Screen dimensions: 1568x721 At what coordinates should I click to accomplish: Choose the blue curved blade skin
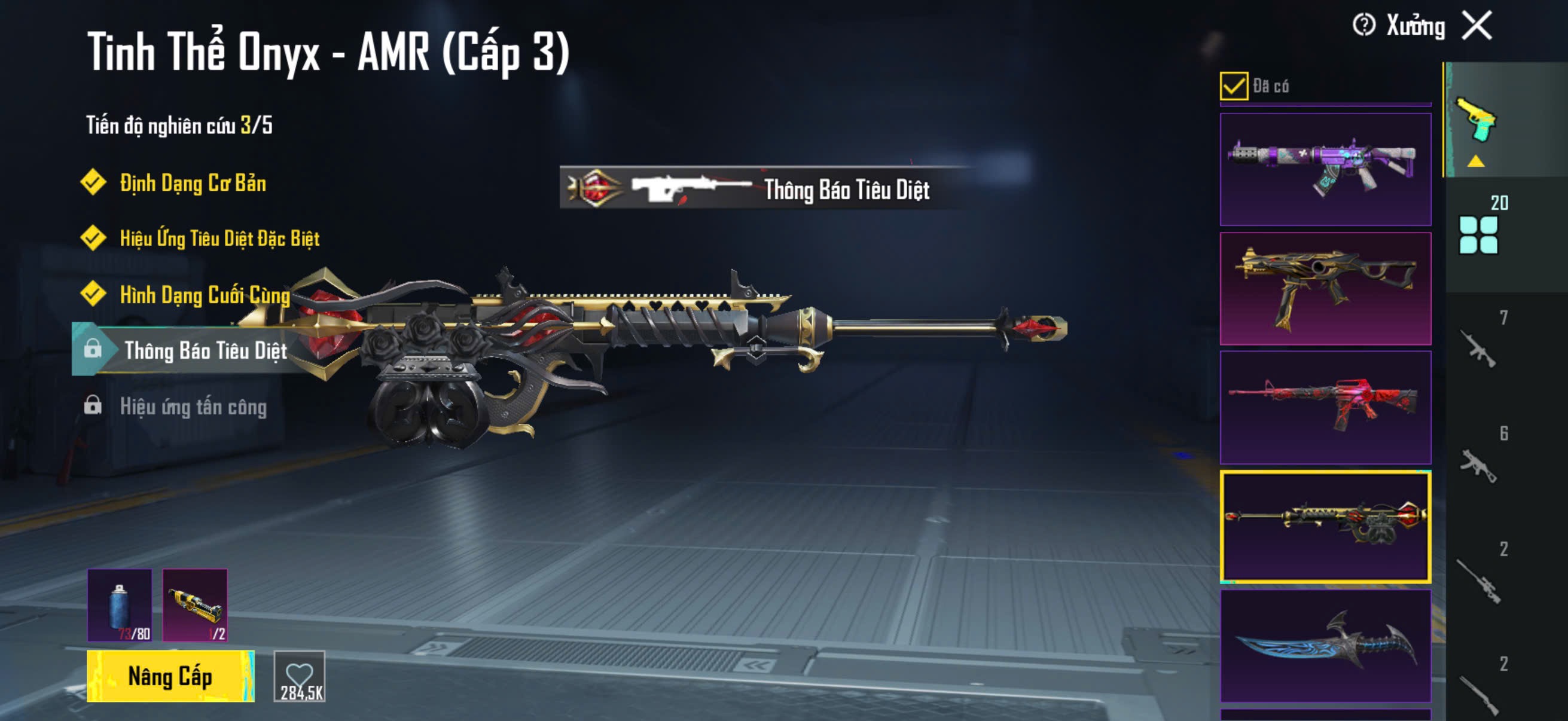coord(1325,645)
